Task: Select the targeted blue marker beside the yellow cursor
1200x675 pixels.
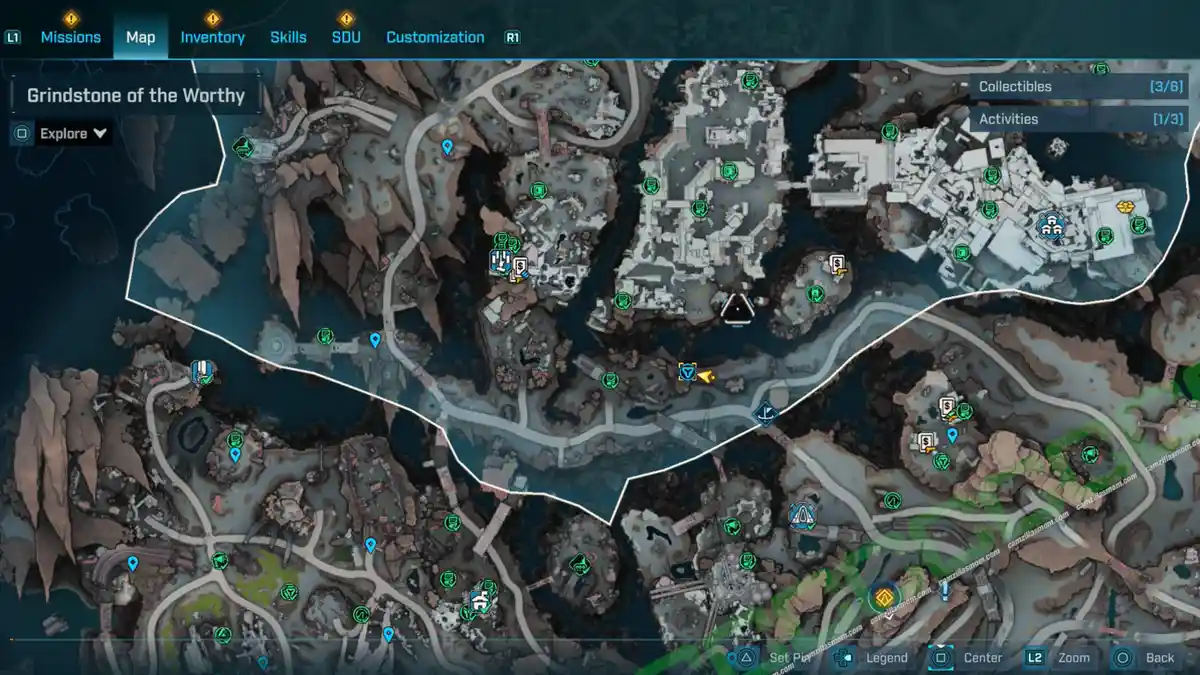Action: pyautogui.click(x=686, y=373)
